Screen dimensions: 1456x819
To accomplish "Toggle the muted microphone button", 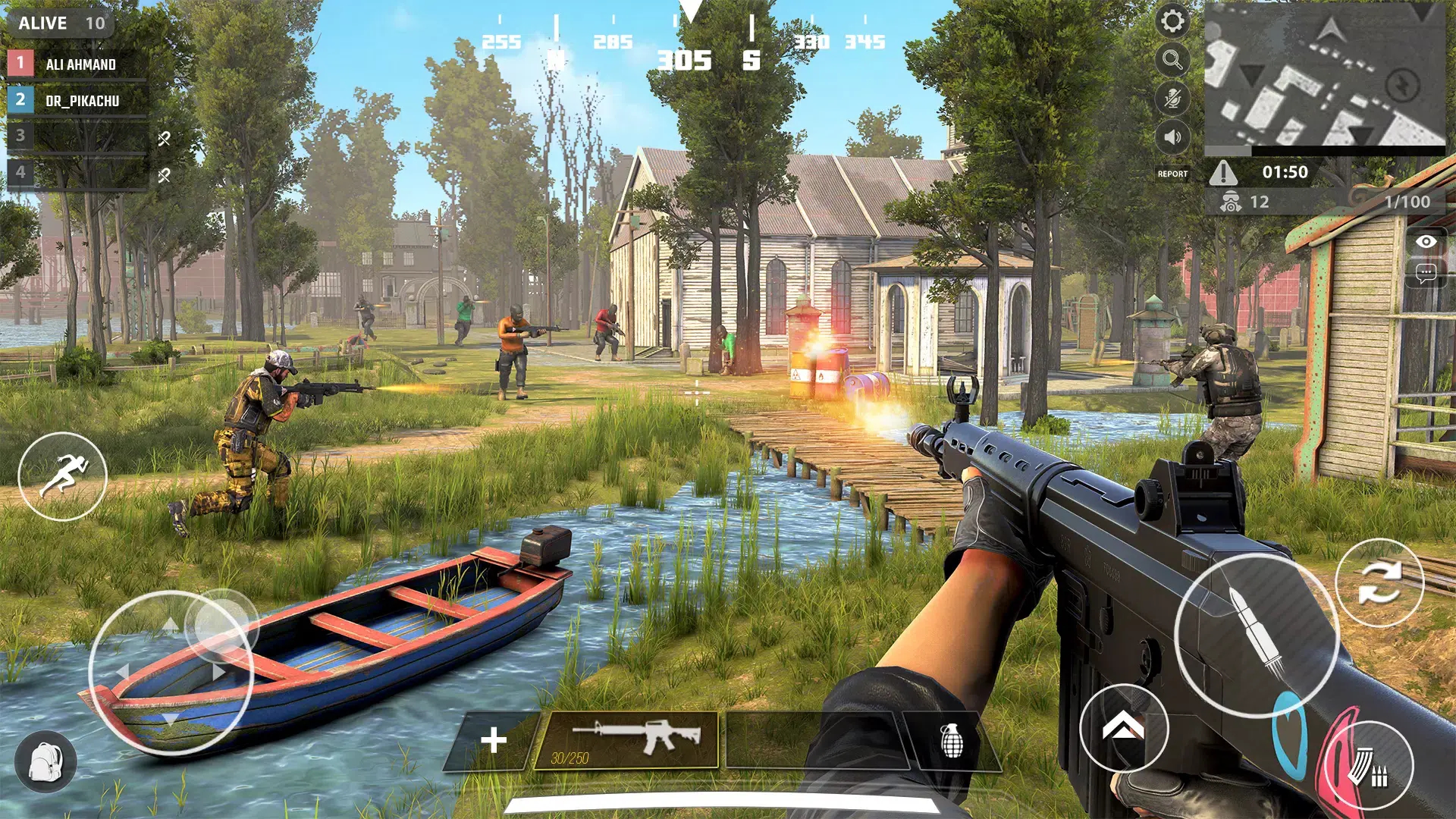I will [1172, 99].
